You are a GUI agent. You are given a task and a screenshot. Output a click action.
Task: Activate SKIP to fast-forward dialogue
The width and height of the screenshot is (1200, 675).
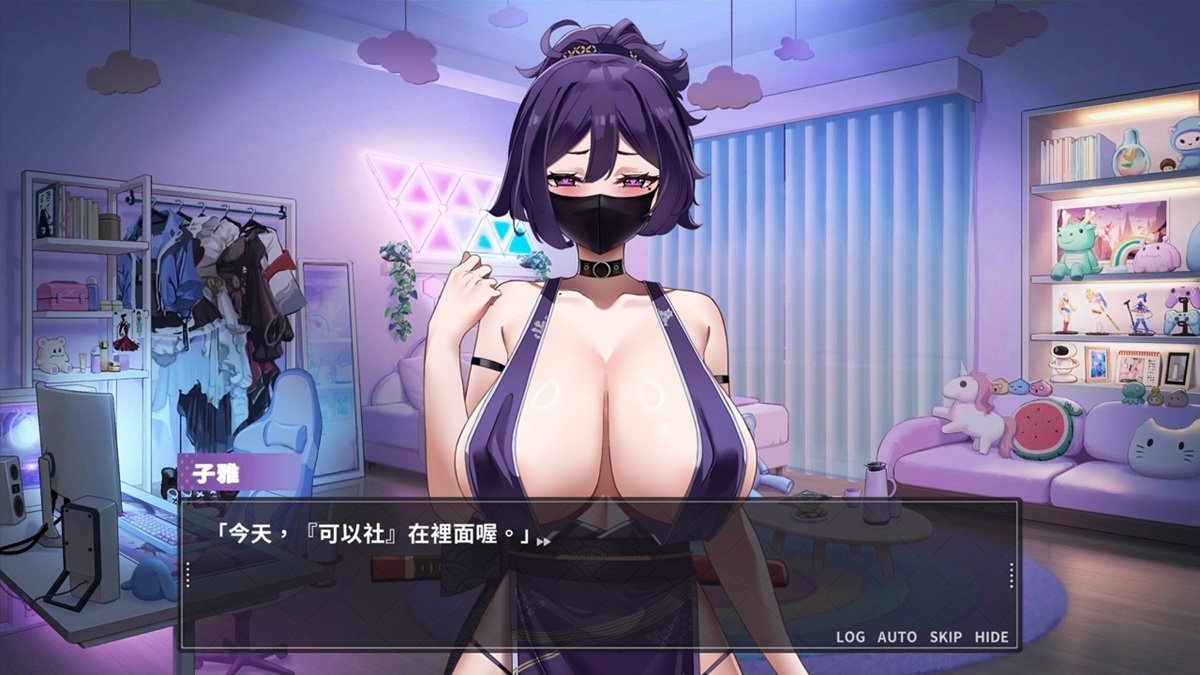coord(945,637)
